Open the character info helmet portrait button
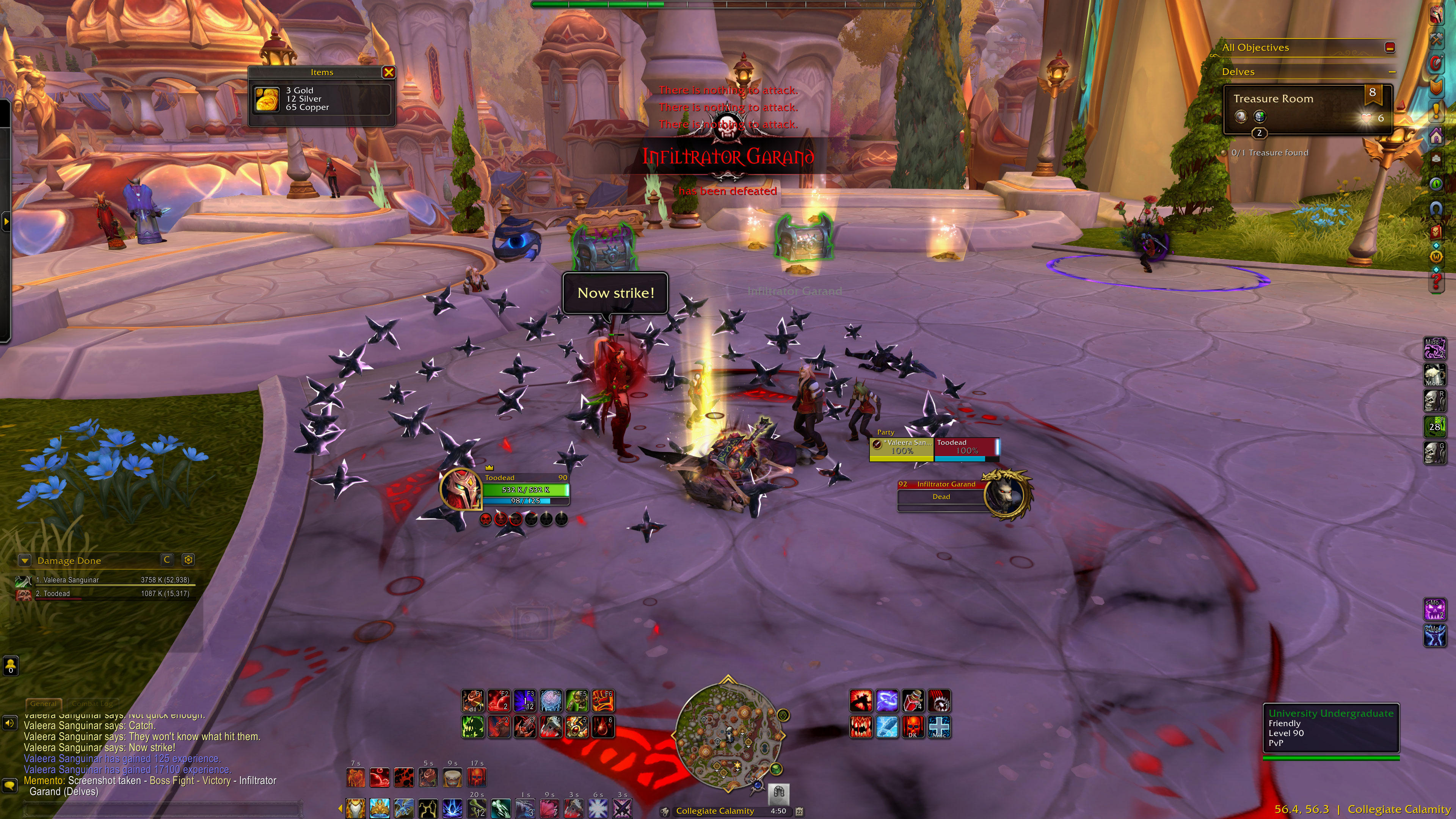Image resolution: width=1456 pixels, height=819 pixels. click(x=1436, y=14)
